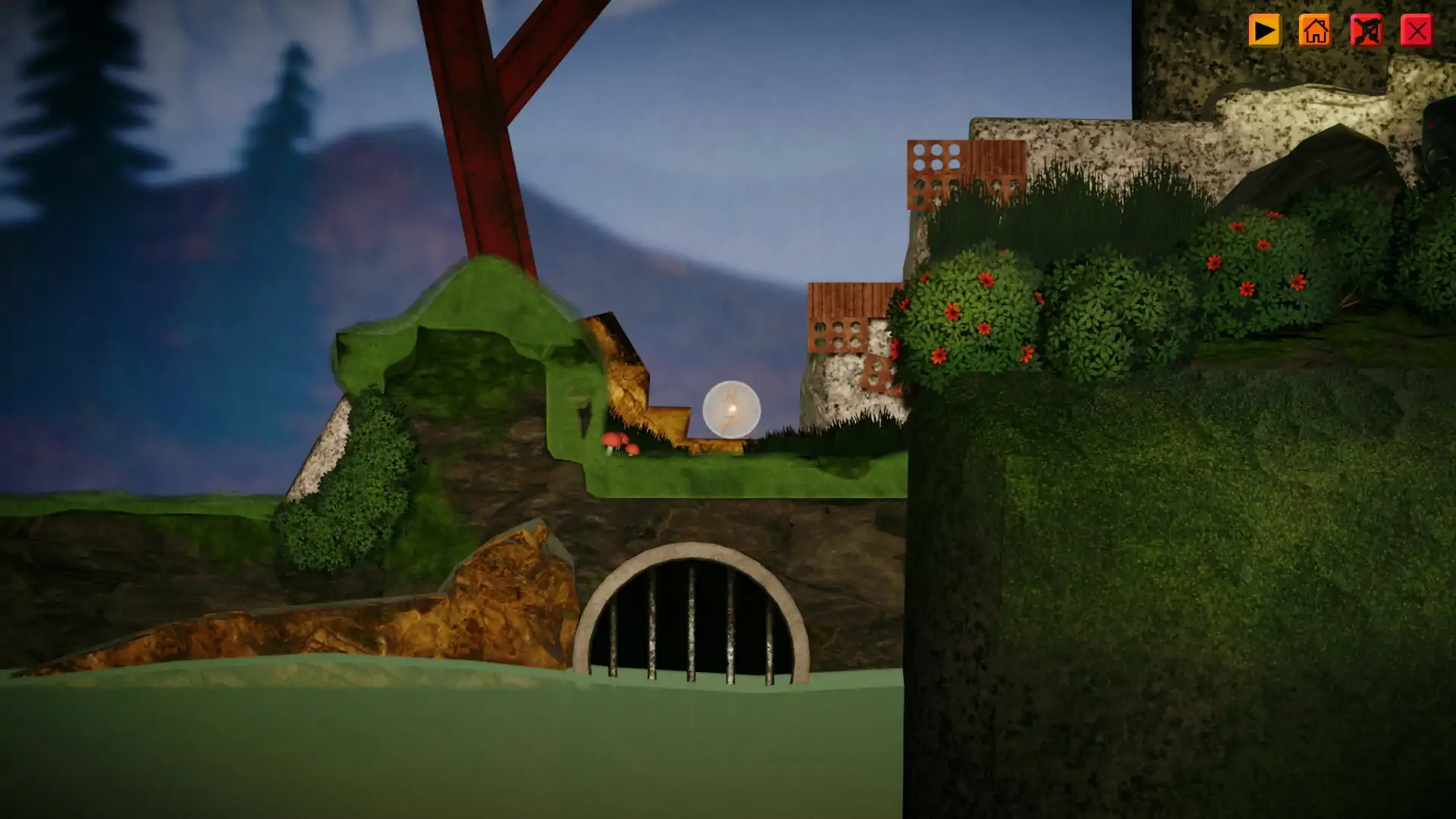Close the game with the red X
The image size is (1456, 819).
[1416, 31]
